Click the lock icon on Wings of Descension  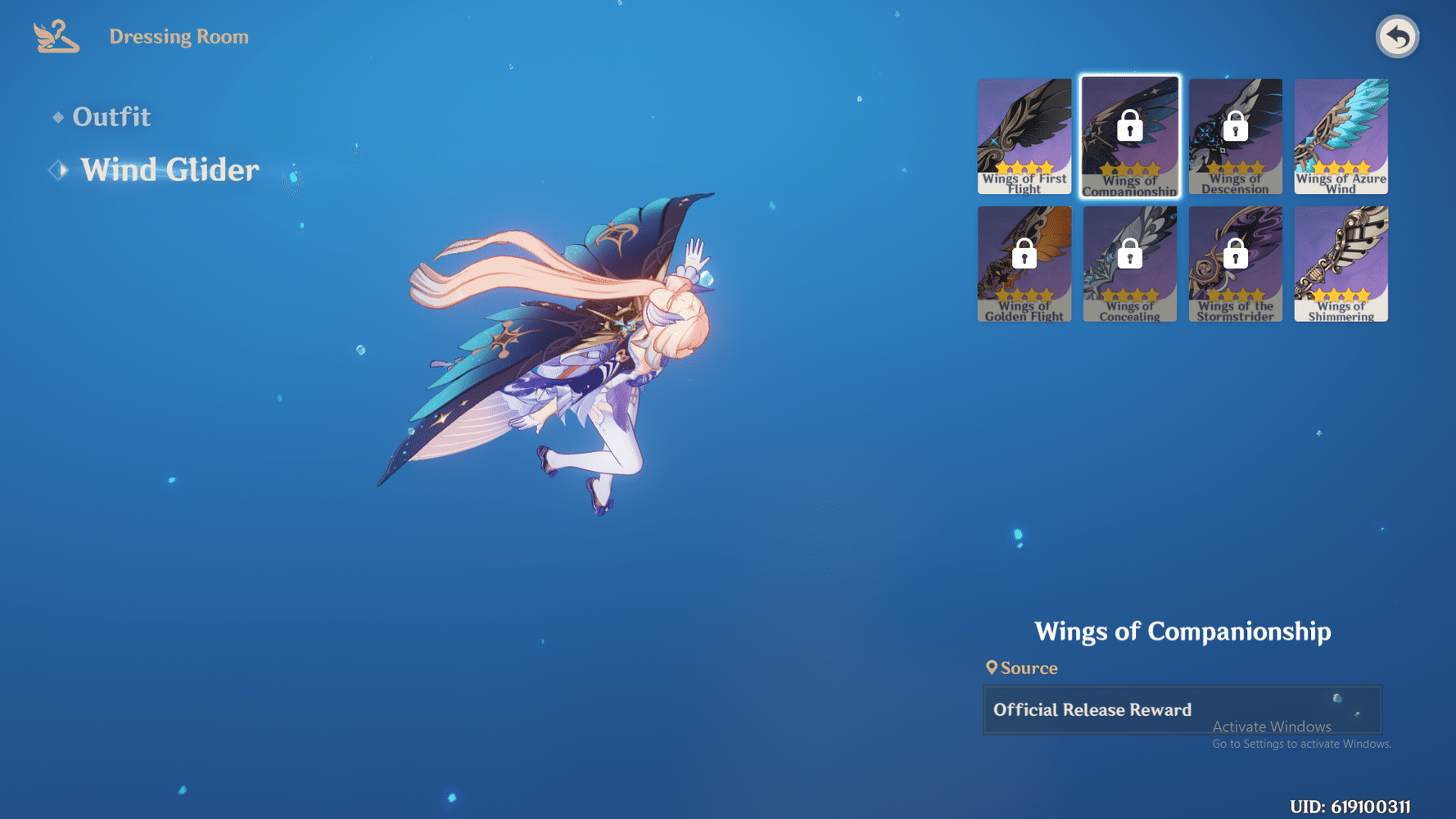click(1235, 127)
